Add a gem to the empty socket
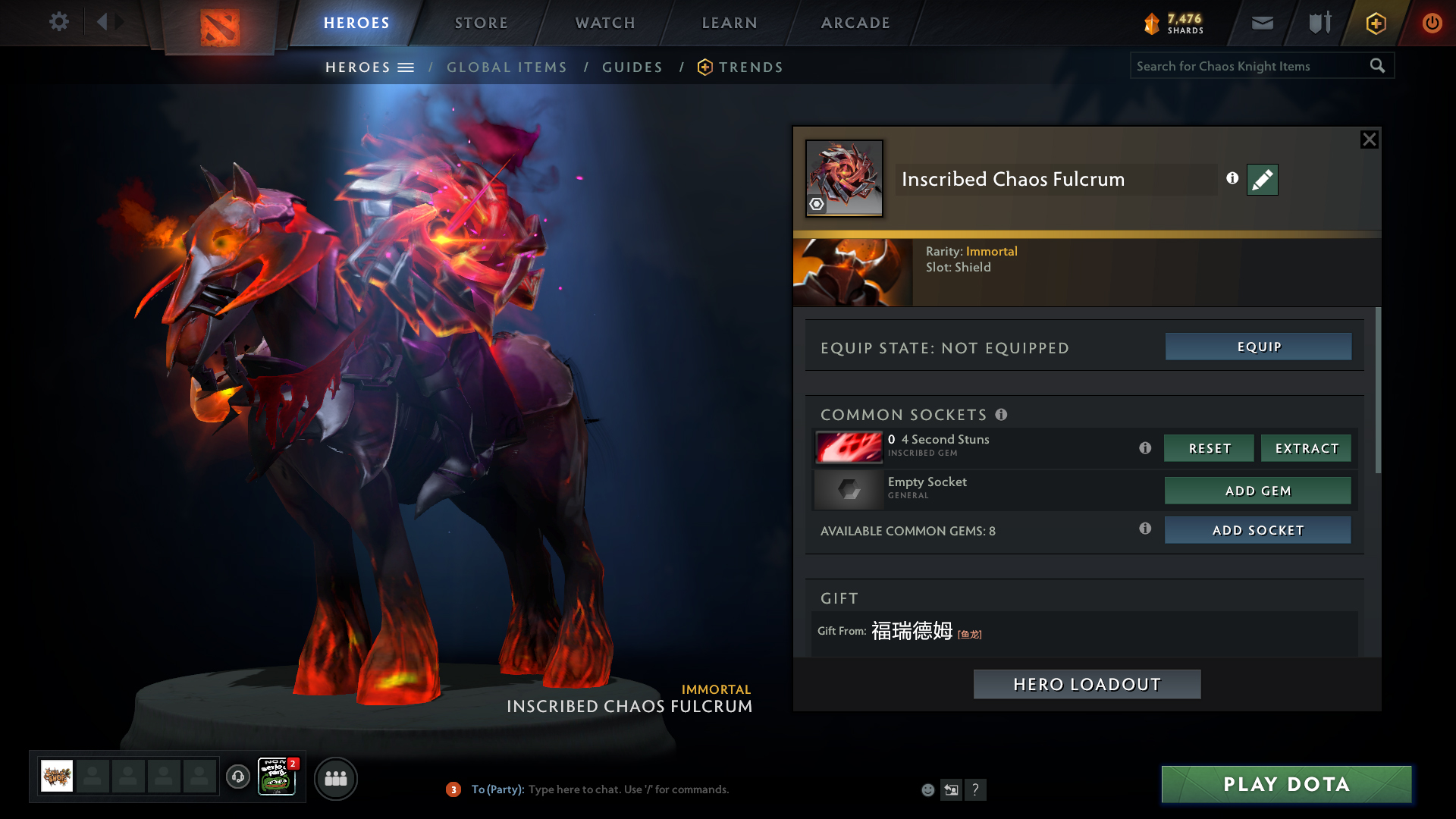1456x819 pixels. click(1257, 491)
